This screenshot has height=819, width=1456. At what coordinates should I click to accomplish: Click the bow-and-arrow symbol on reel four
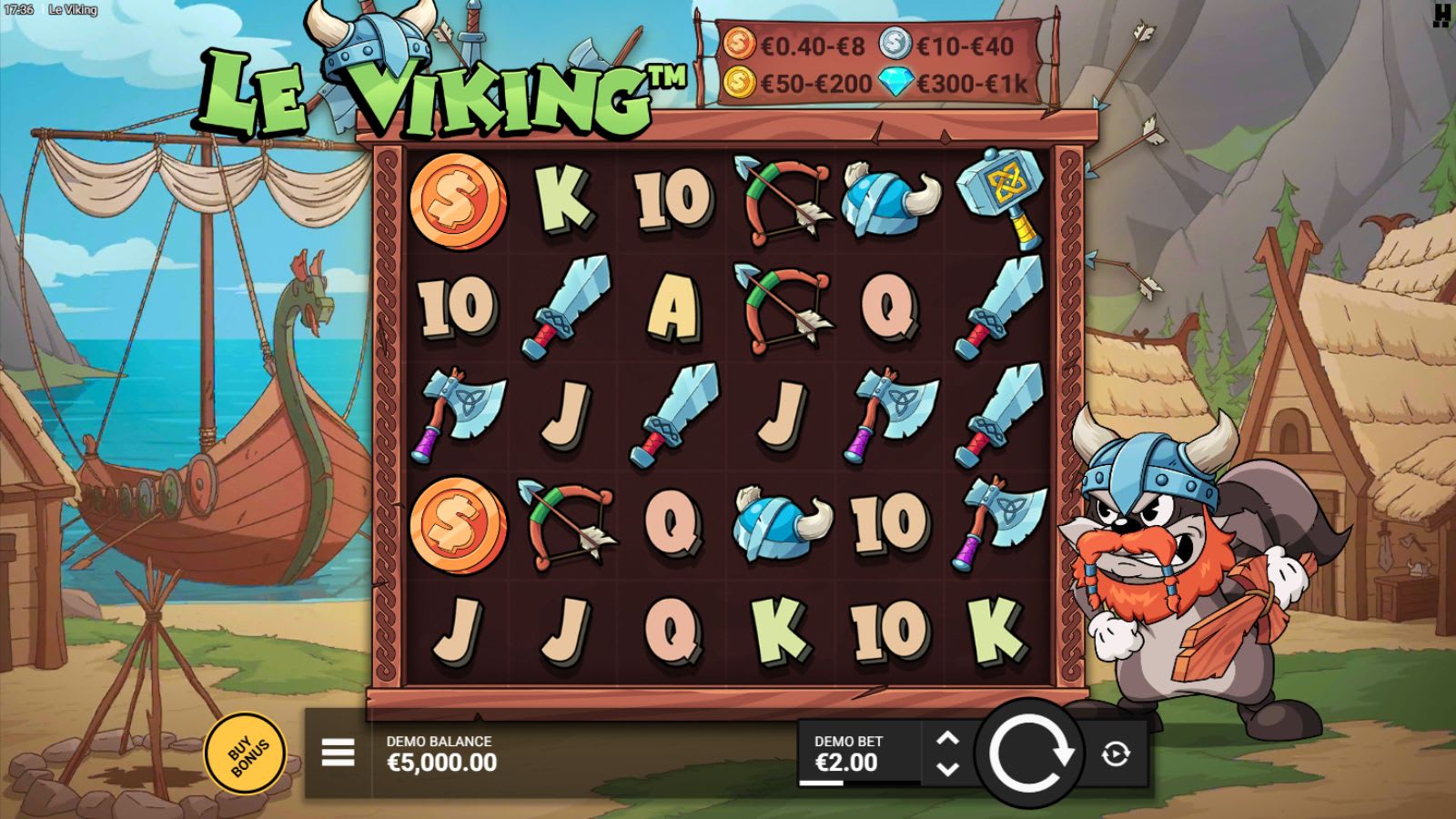[781, 201]
